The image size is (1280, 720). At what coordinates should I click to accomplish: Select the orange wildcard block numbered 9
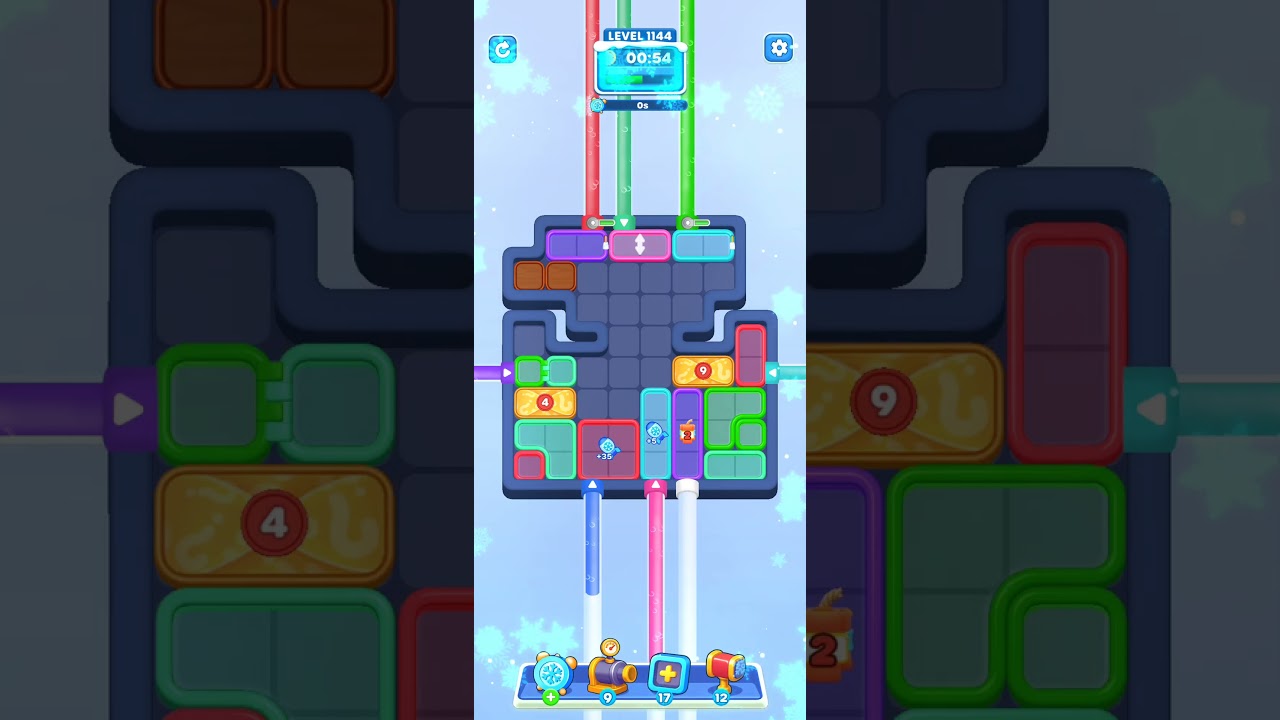703,370
